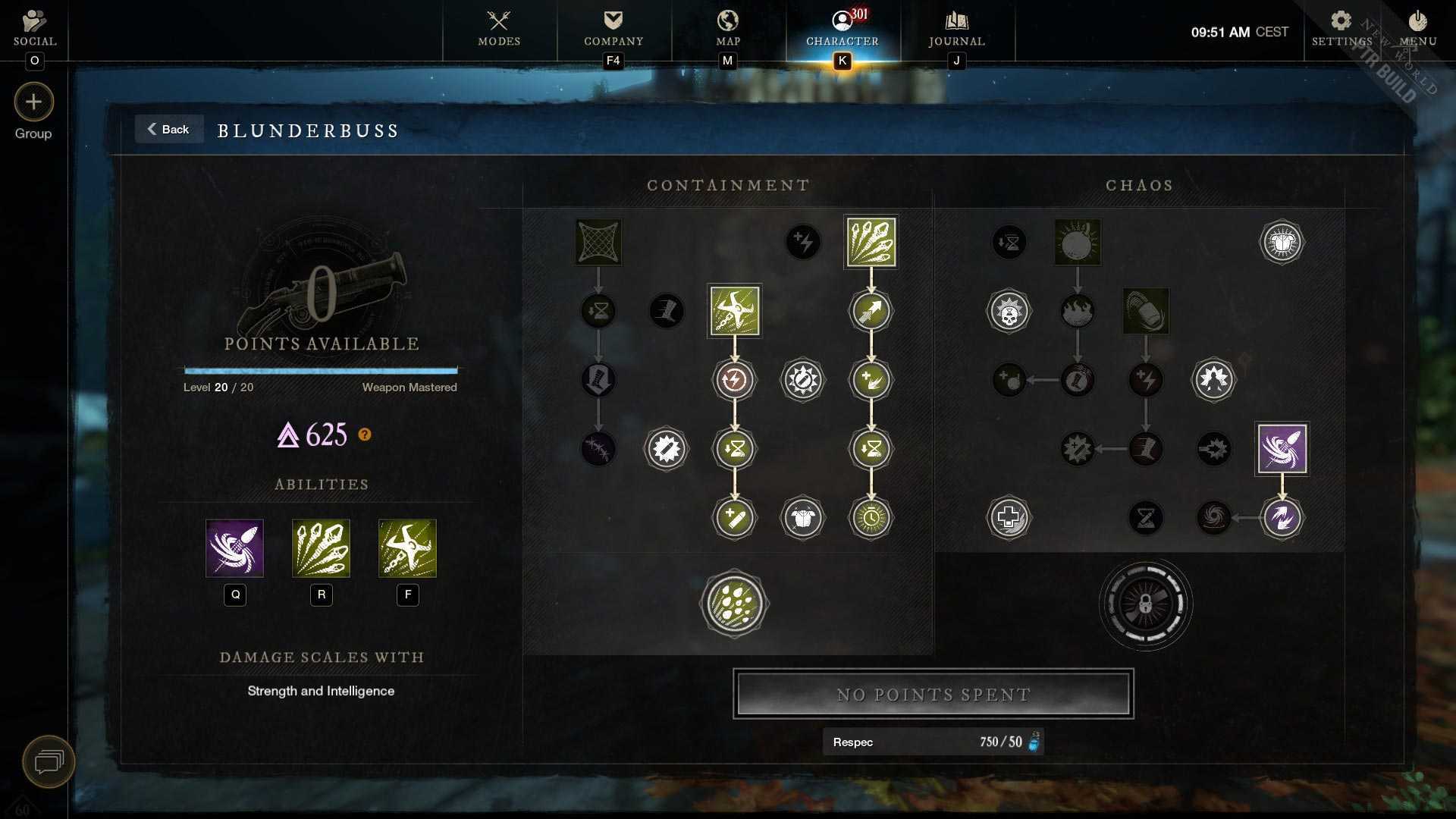This screenshot has width=1456, height=819.
Task: Click the No Points Spent button
Action: tap(933, 694)
